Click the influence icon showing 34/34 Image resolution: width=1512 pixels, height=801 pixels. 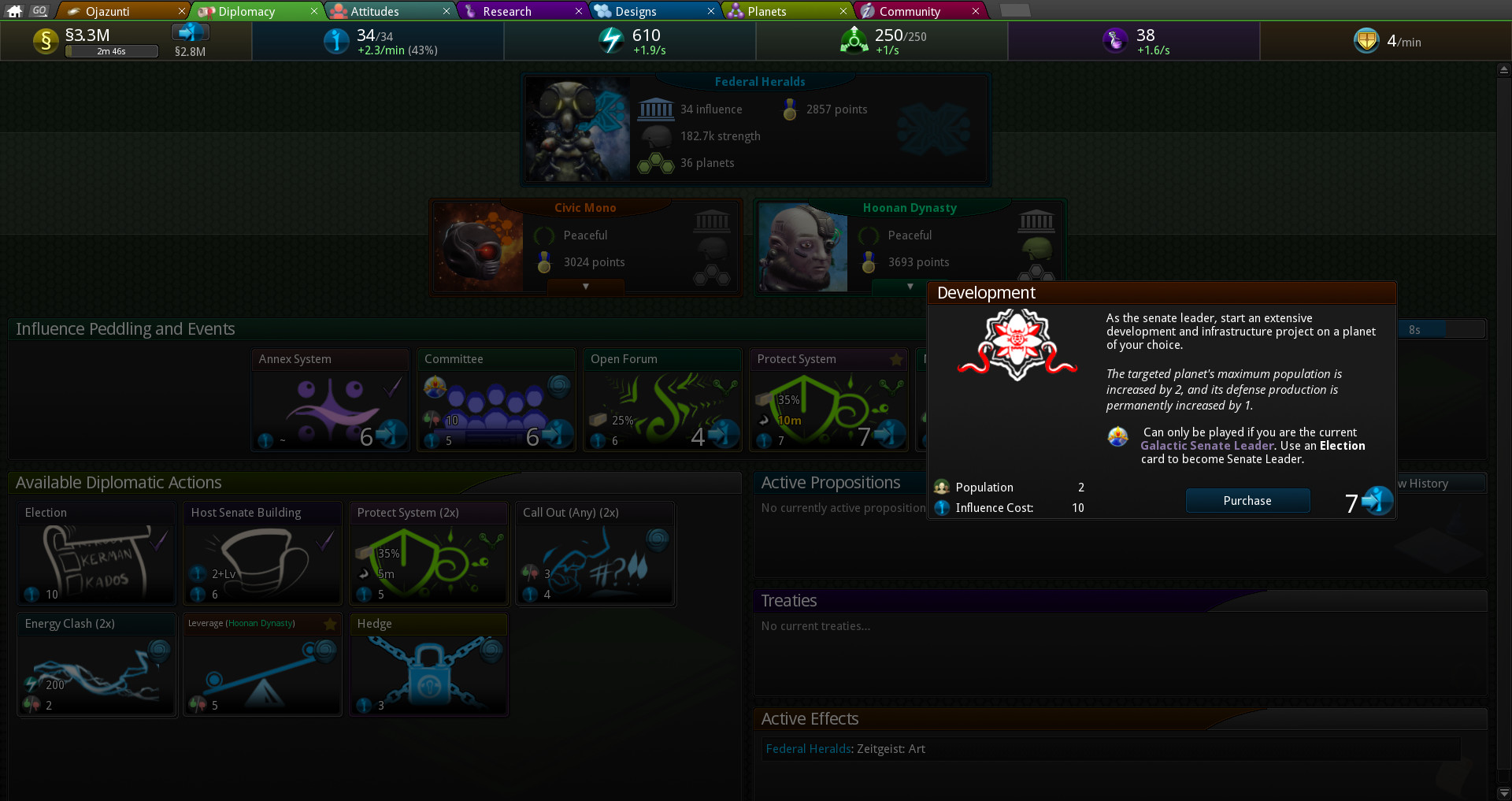click(x=337, y=41)
